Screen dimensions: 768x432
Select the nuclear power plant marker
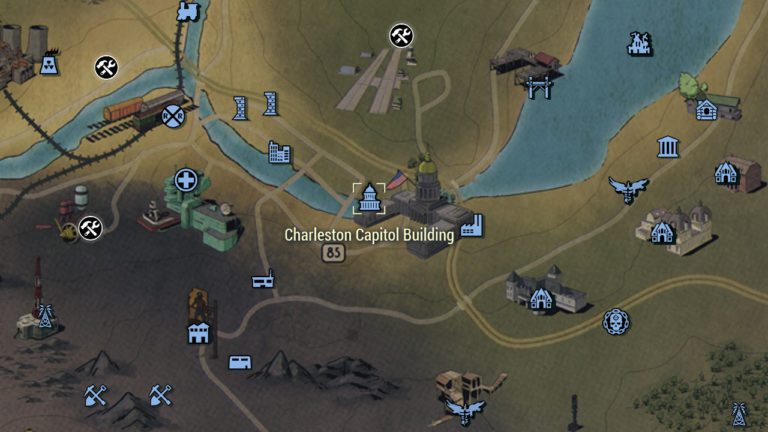pos(47,65)
